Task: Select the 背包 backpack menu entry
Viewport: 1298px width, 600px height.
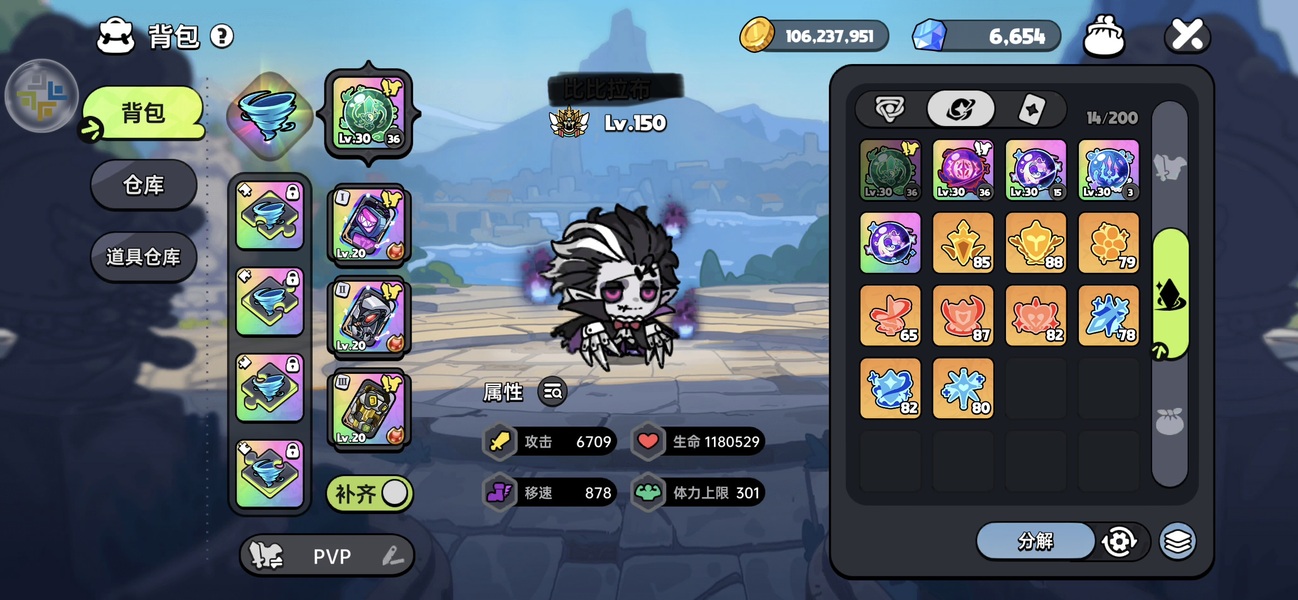Action: pyautogui.click(x=143, y=113)
